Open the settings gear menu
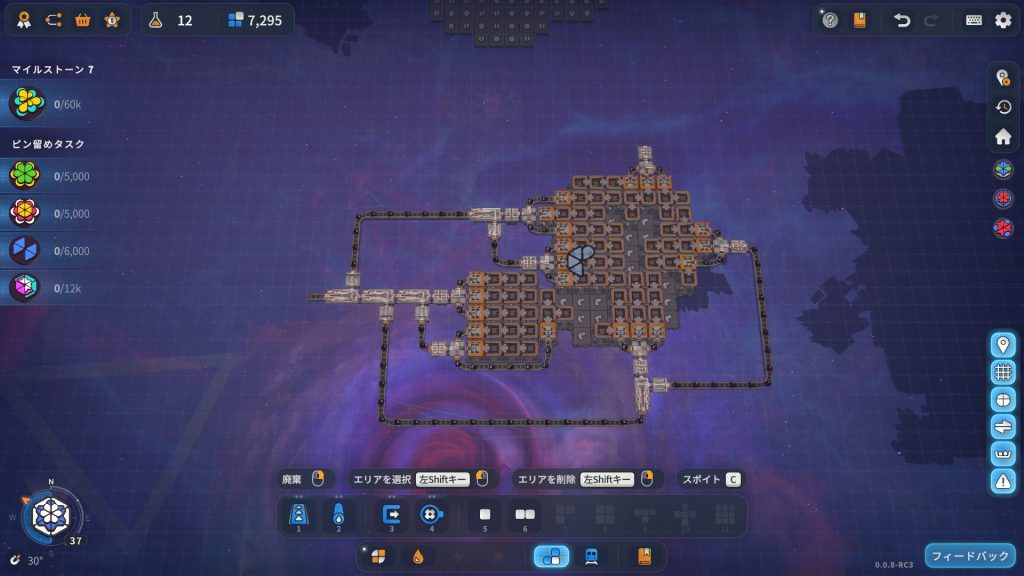This screenshot has height=576, width=1024. pyautogui.click(x=1002, y=20)
